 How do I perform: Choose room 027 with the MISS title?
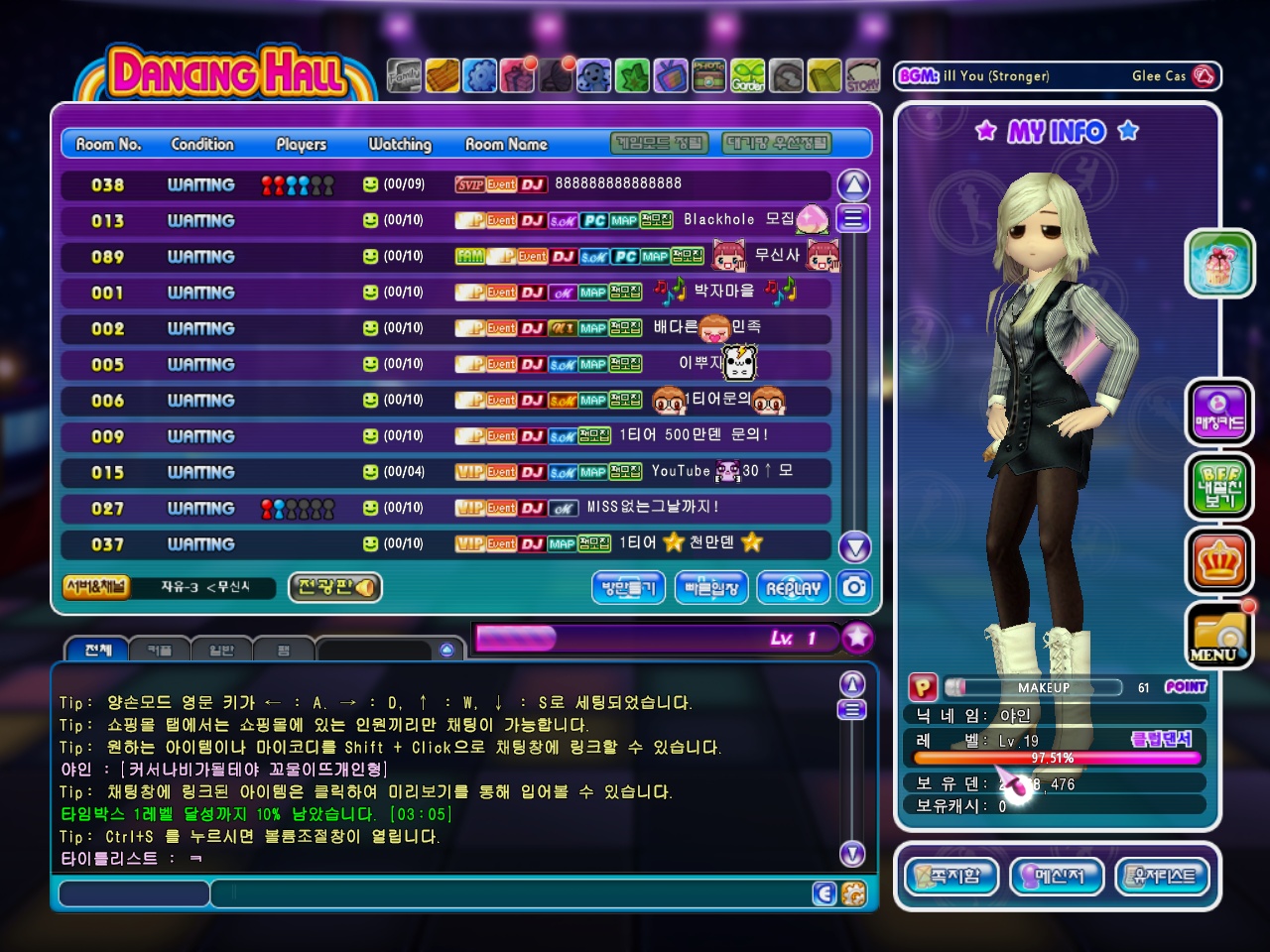click(x=446, y=508)
